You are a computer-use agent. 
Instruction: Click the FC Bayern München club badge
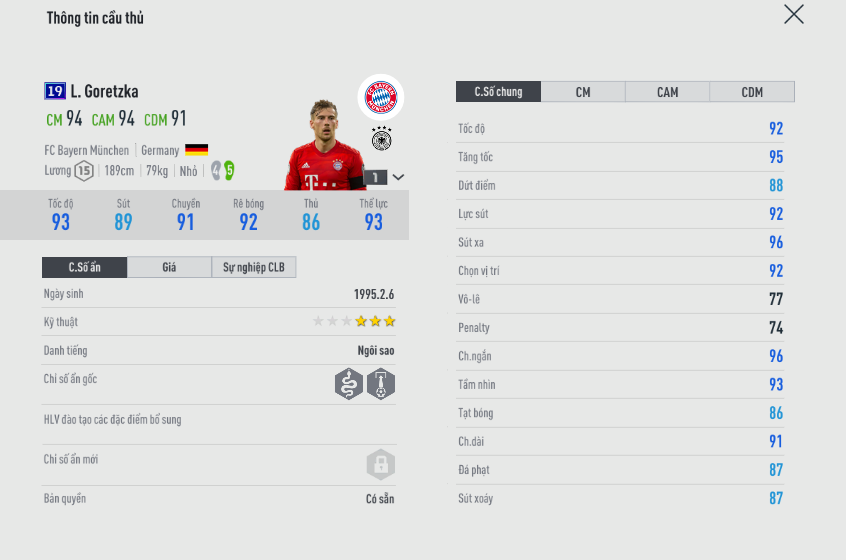pos(381,97)
